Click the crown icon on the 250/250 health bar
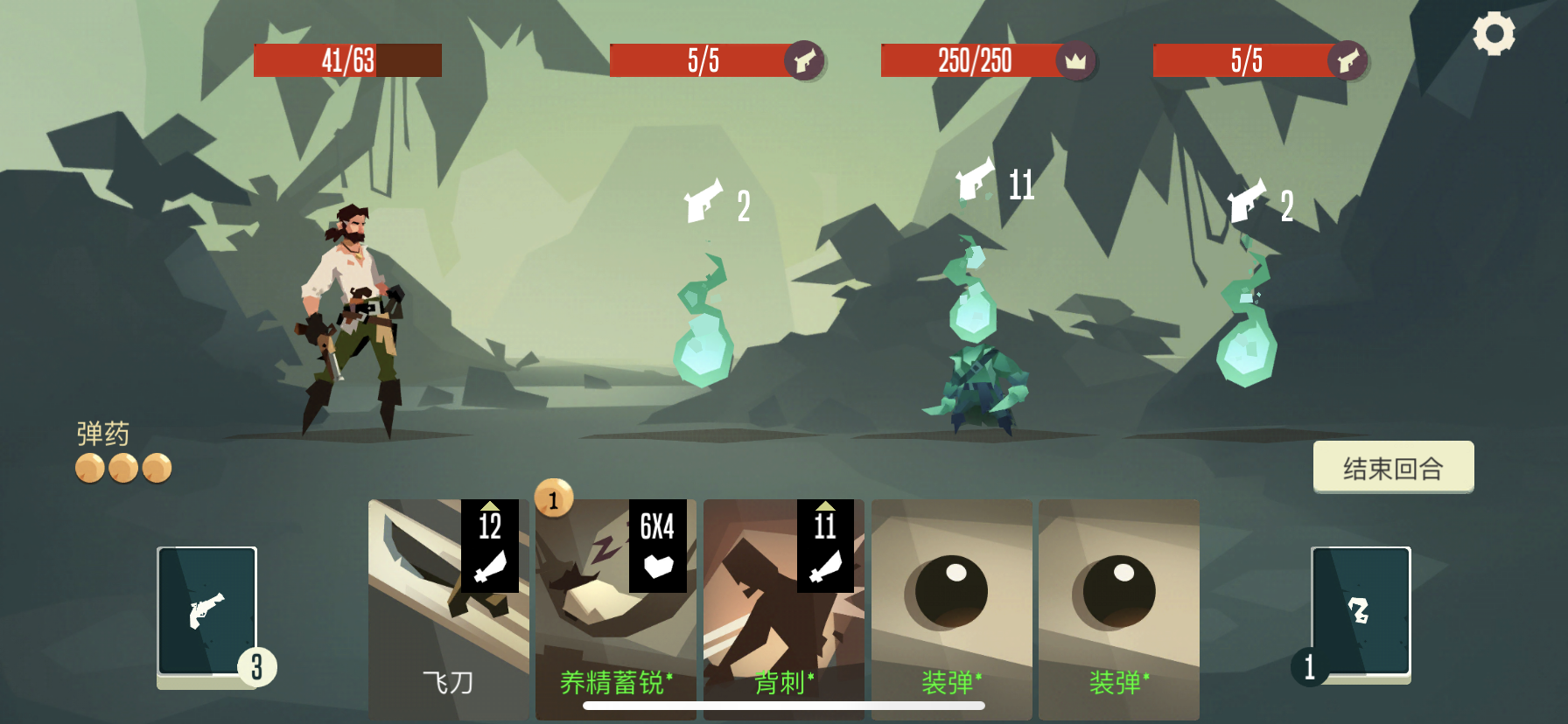 click(x=1075, y=61)
